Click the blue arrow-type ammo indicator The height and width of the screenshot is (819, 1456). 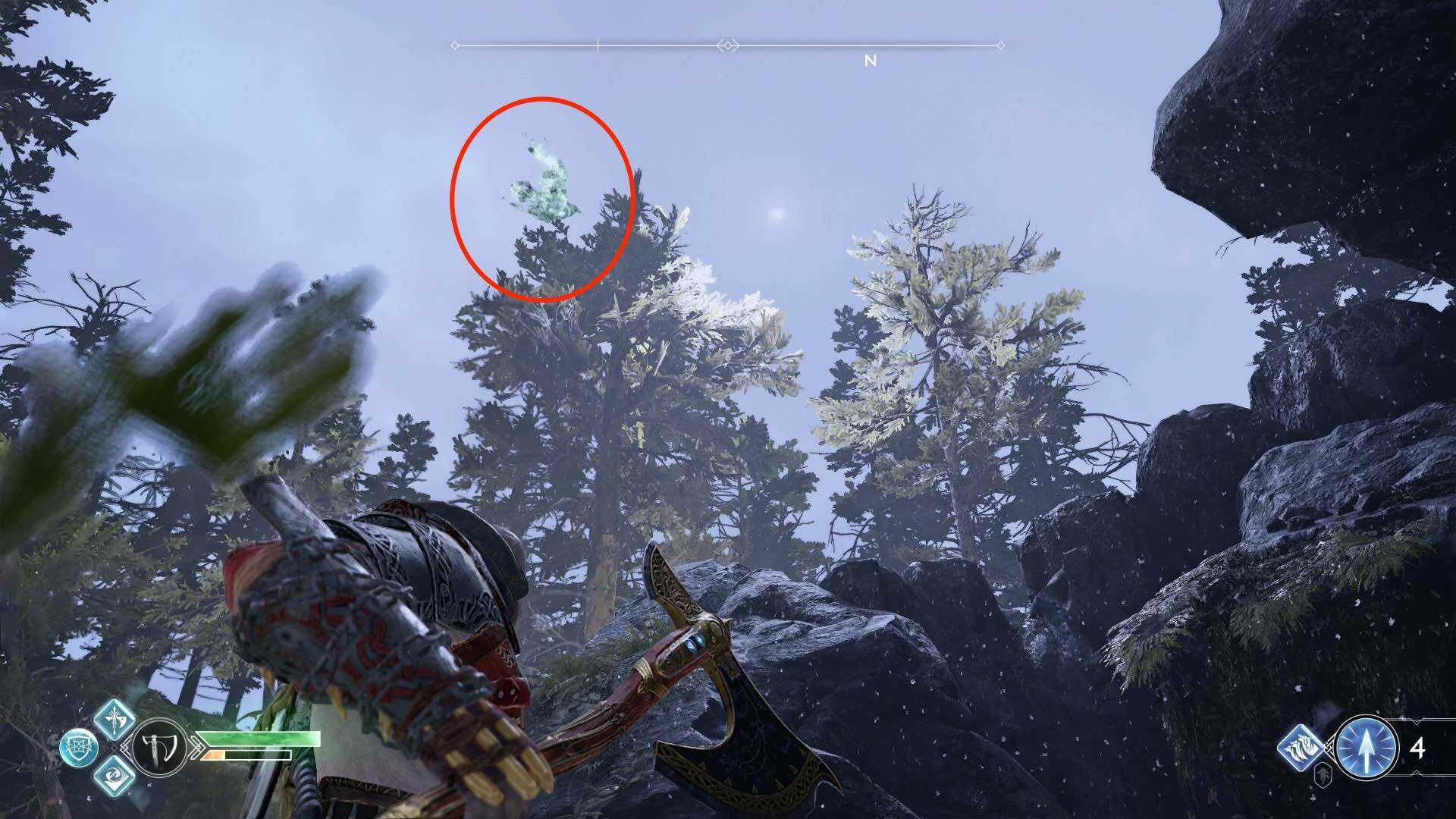[1365, 749]
